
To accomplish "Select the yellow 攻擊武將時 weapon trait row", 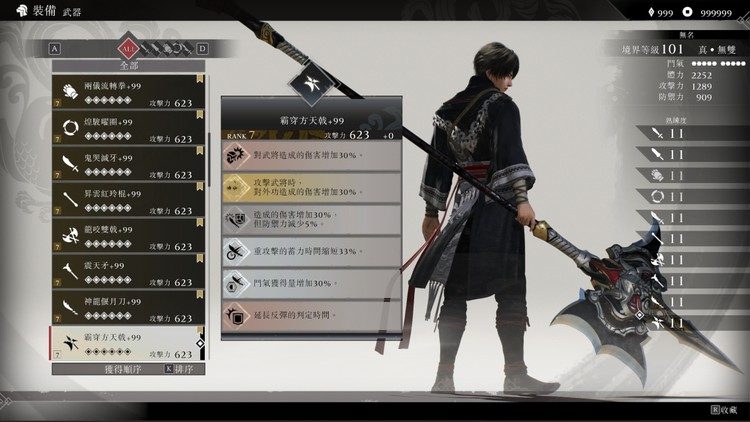I will [x=311, y=187].
